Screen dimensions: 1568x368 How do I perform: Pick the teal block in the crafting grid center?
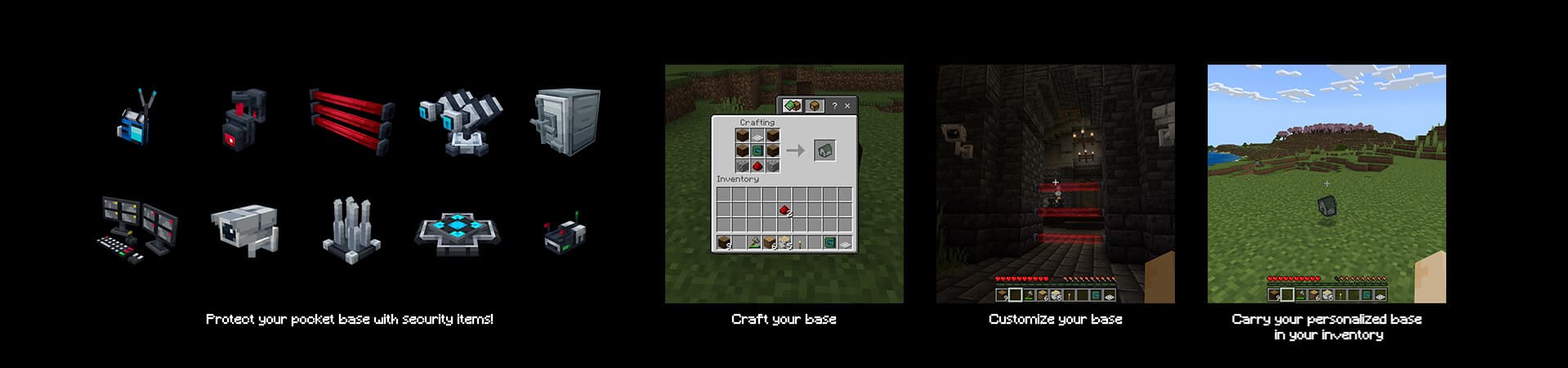[x=757, y=150]
